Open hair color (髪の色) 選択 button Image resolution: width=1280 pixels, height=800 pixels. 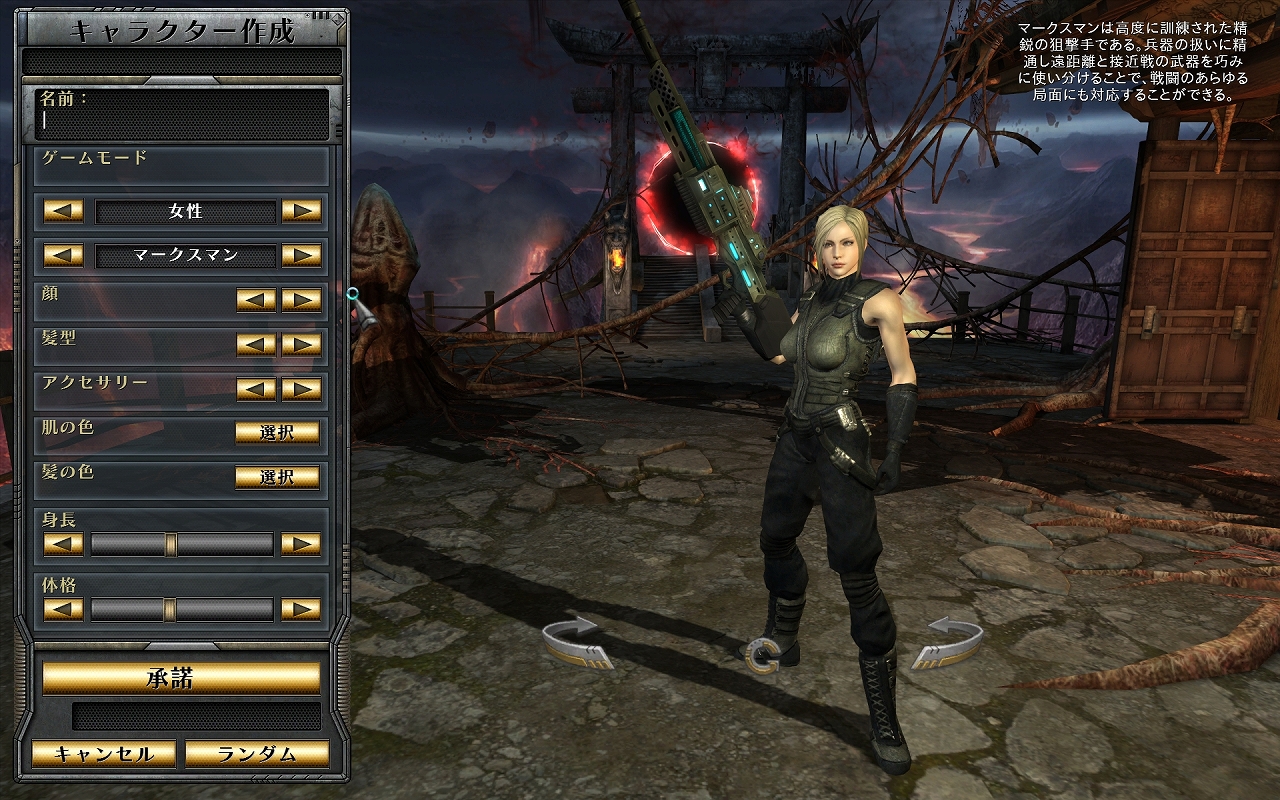point(277,477)
